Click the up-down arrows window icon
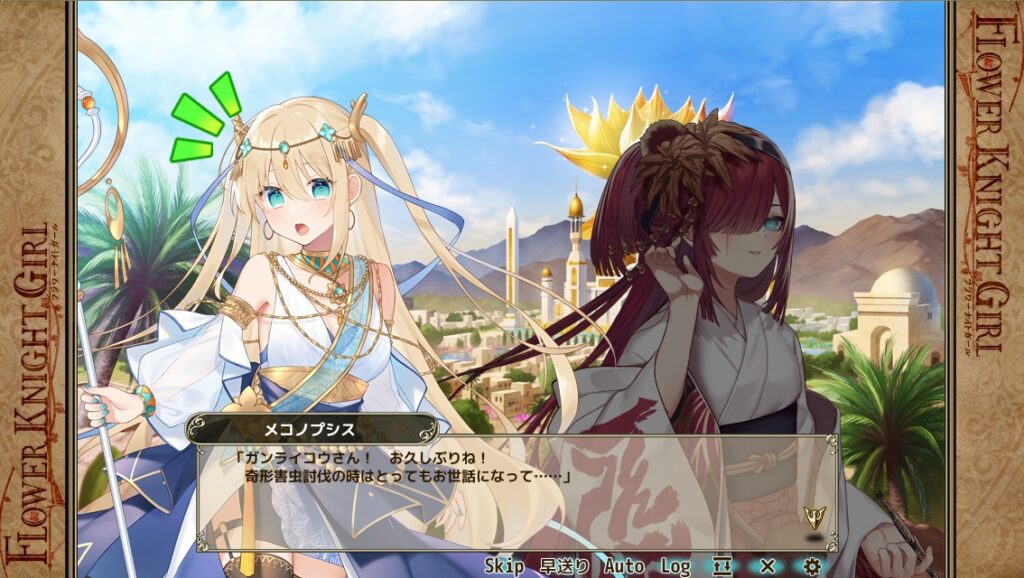1024x578 pixels. 722,566
